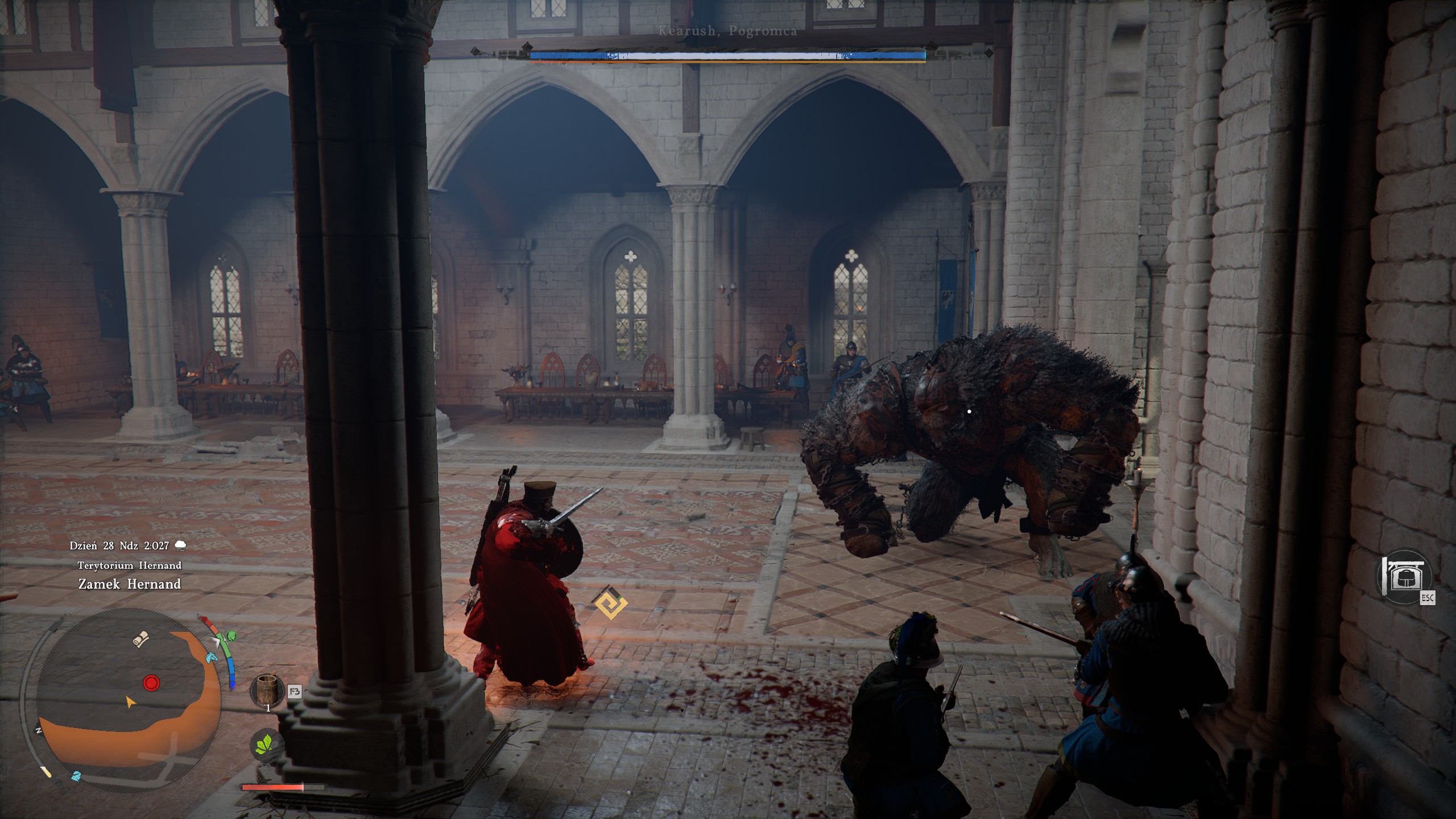Activate the green leaf ability icon
Image resolution: width=1456 pixels, height=819 pixels.
[264, 744]
